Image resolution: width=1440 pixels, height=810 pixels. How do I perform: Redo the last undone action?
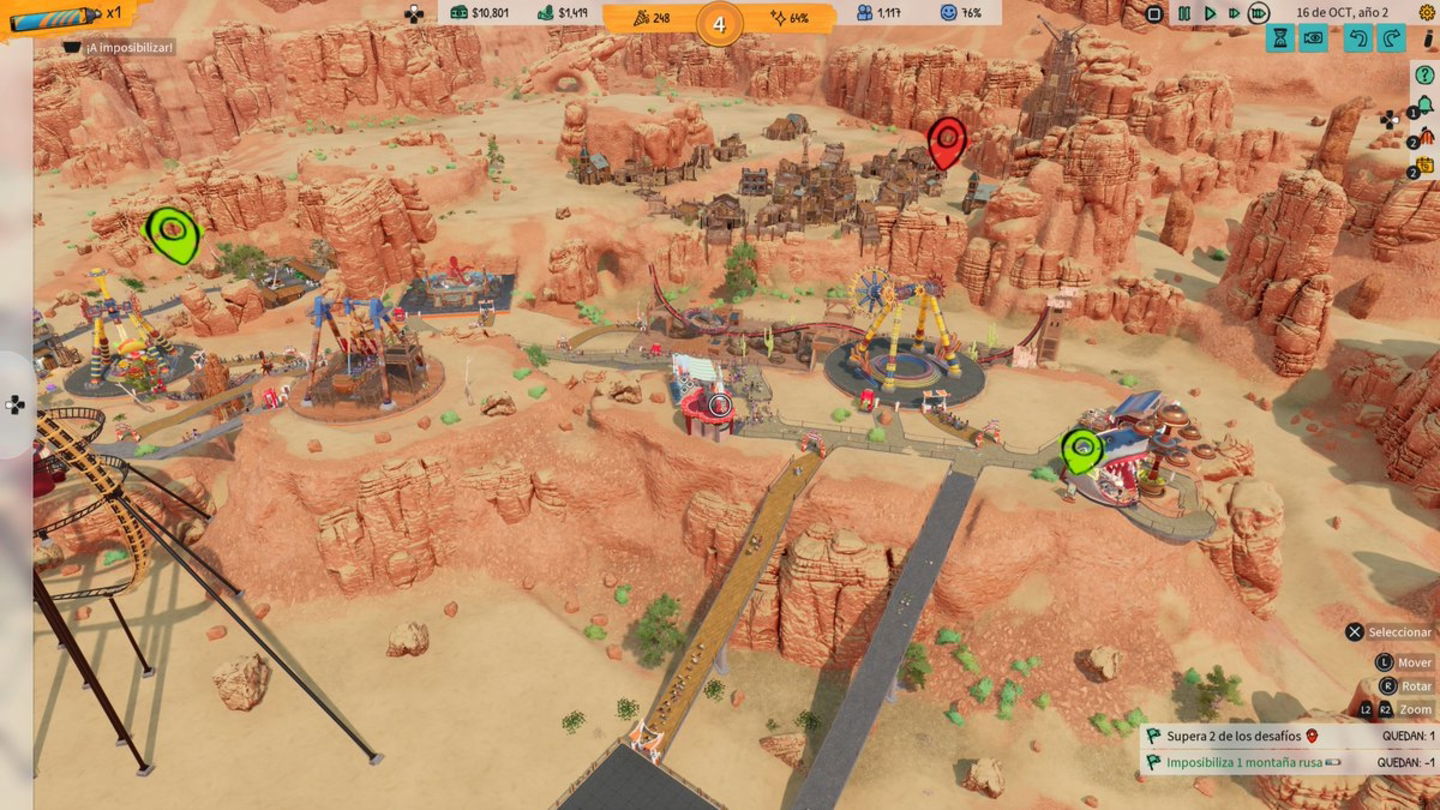[1391, 39]
